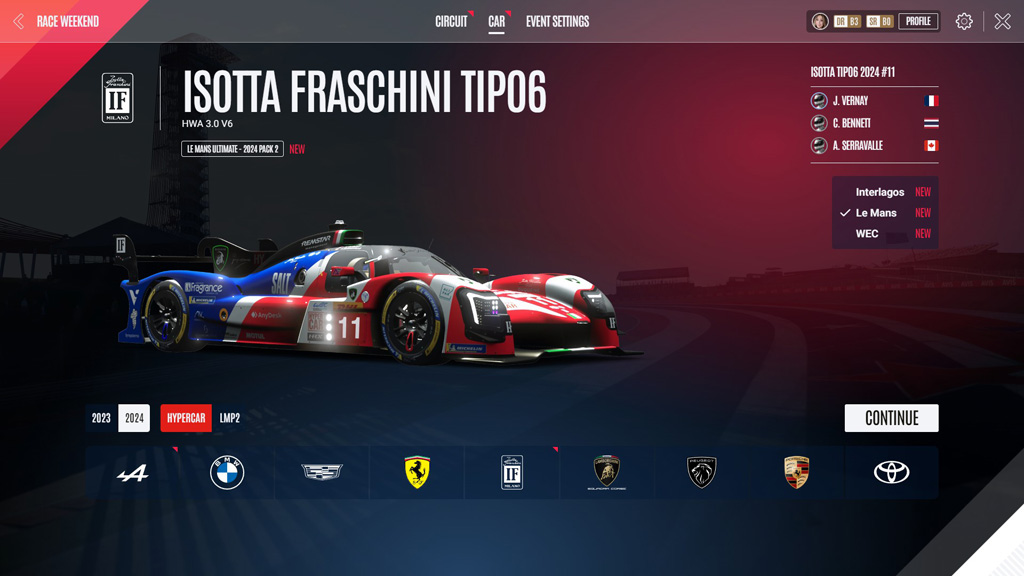Open the gear settings icon

pyautogui.click(x=964, y=21)
